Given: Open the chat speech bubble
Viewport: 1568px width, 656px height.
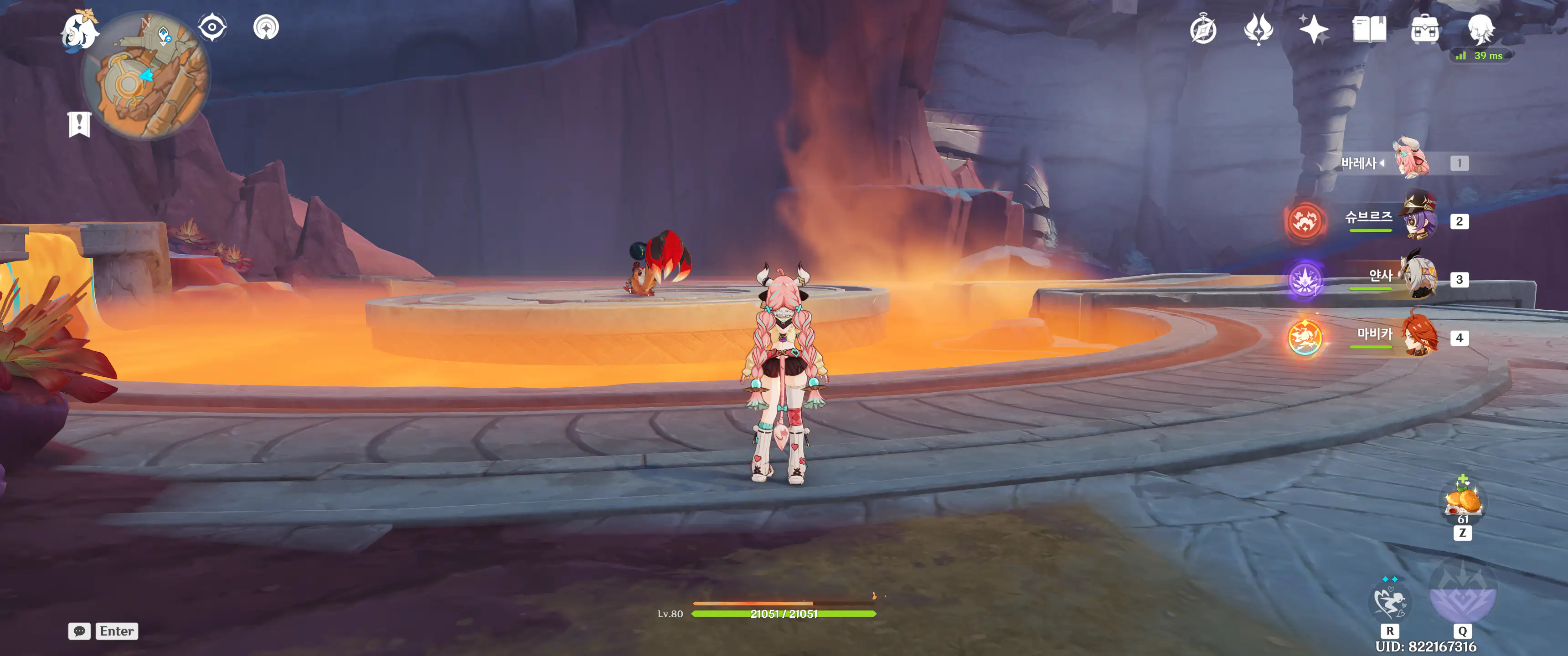Looking at the screenshot, I should pyautogui.click(x=79, y=631).
